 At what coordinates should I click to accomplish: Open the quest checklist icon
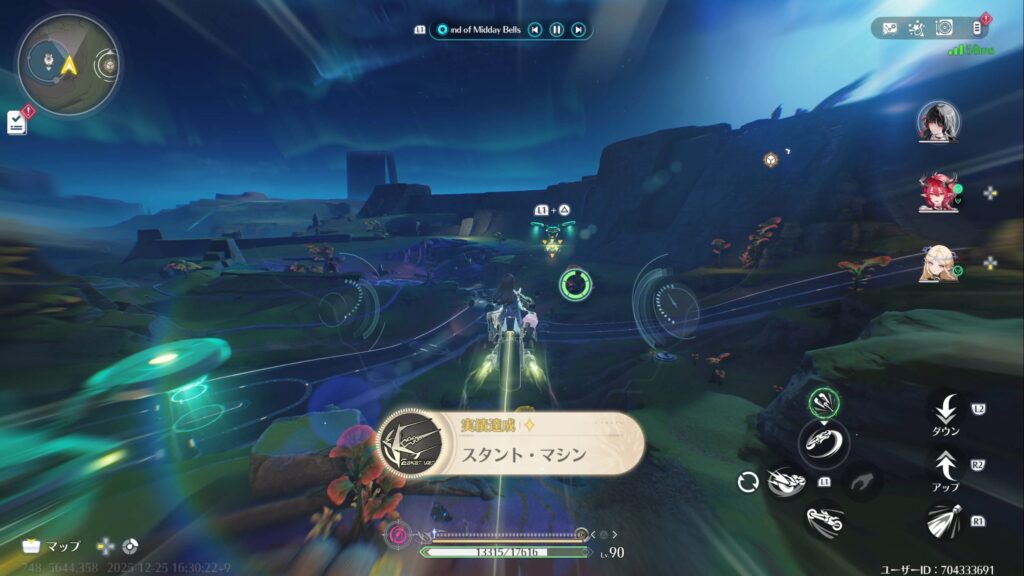click(16, 122)
